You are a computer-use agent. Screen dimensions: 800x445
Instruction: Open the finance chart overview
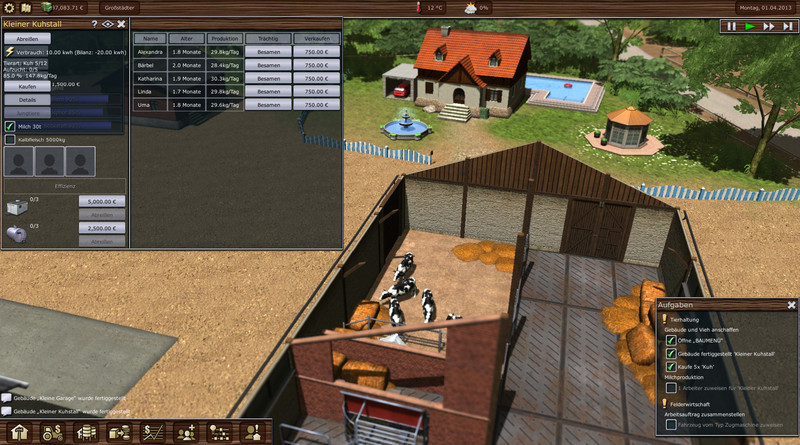pyautogui.click(x=155, y=433)
